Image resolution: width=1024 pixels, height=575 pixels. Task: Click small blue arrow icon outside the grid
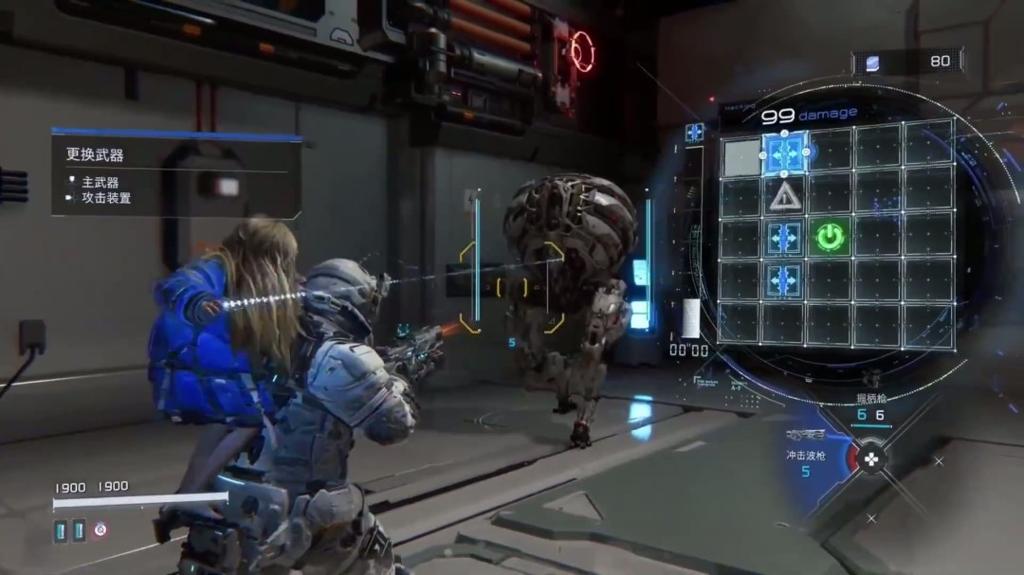click(x=694, y=132)
